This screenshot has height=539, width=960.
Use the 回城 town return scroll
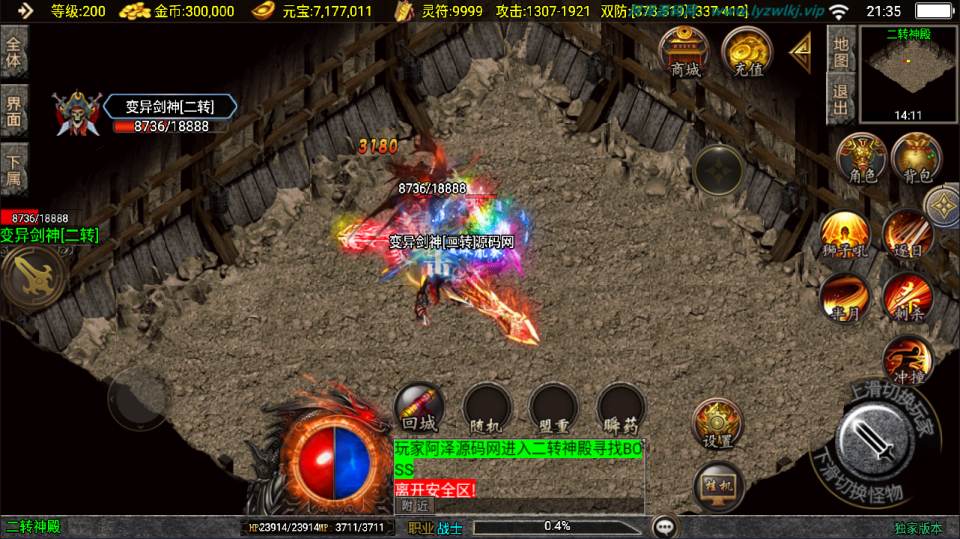tap(418, 407)
